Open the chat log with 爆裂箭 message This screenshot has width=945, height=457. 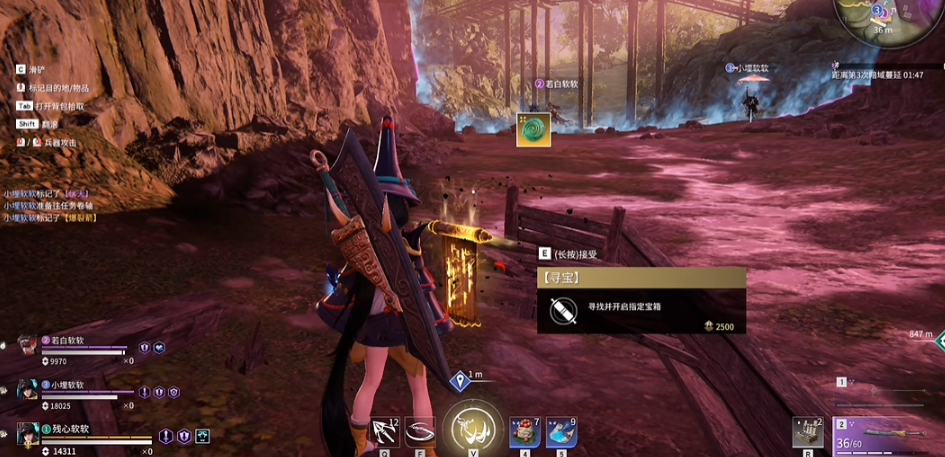click(x=50, y=206)
